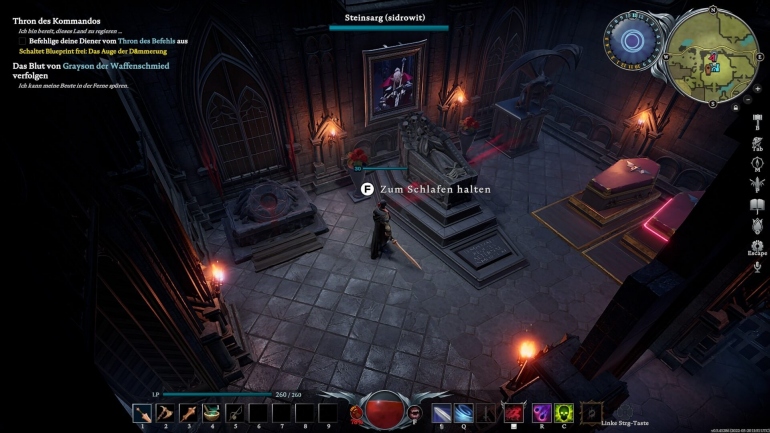
Task: Activate the purple R spell ability
Action: [541, 411]
